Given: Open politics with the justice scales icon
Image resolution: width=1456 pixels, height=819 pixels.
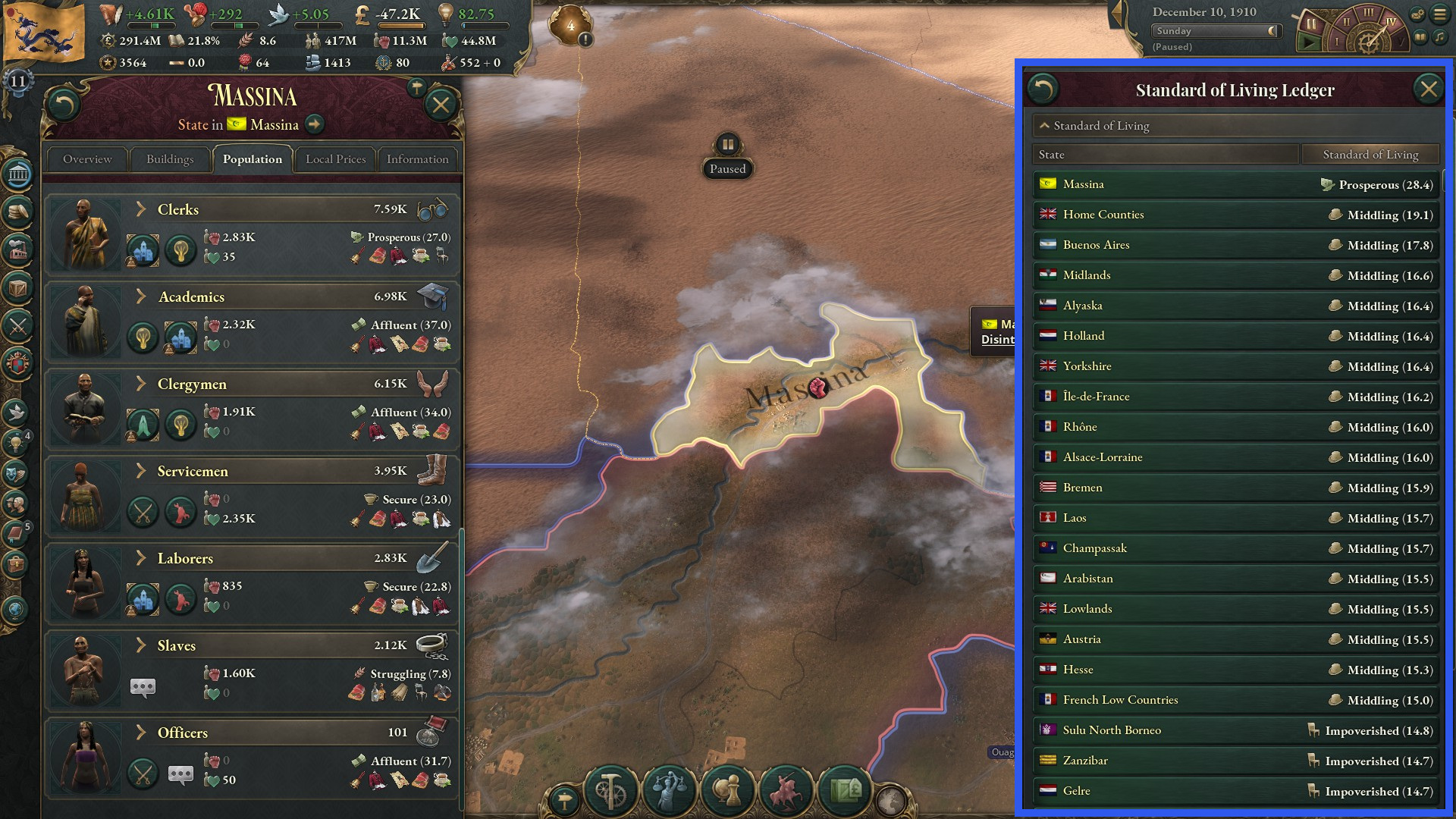Looking at the screenshot, I should tap(668, 792).
